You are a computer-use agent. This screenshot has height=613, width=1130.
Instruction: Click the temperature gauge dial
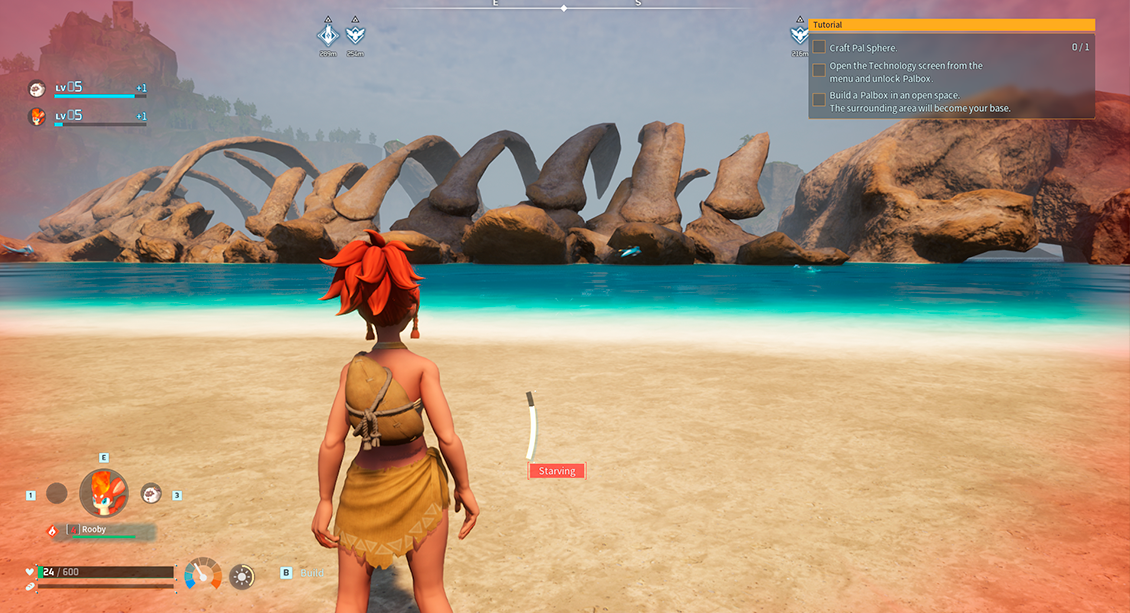(203, 574)
